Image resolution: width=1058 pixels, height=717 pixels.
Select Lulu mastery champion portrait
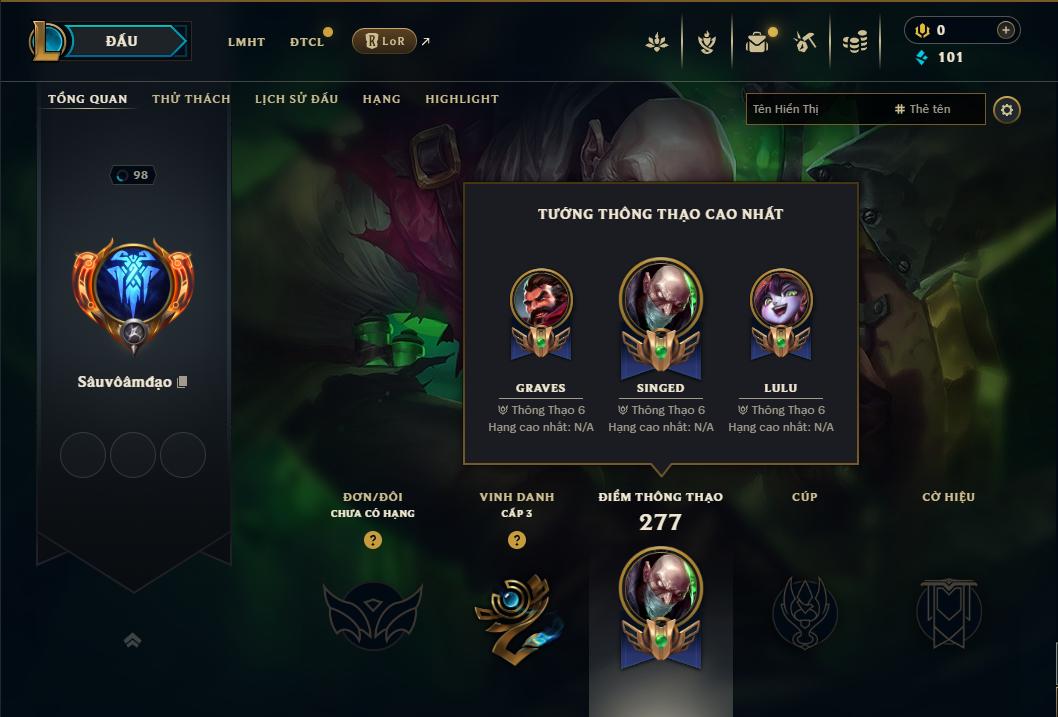coord(781,300)
